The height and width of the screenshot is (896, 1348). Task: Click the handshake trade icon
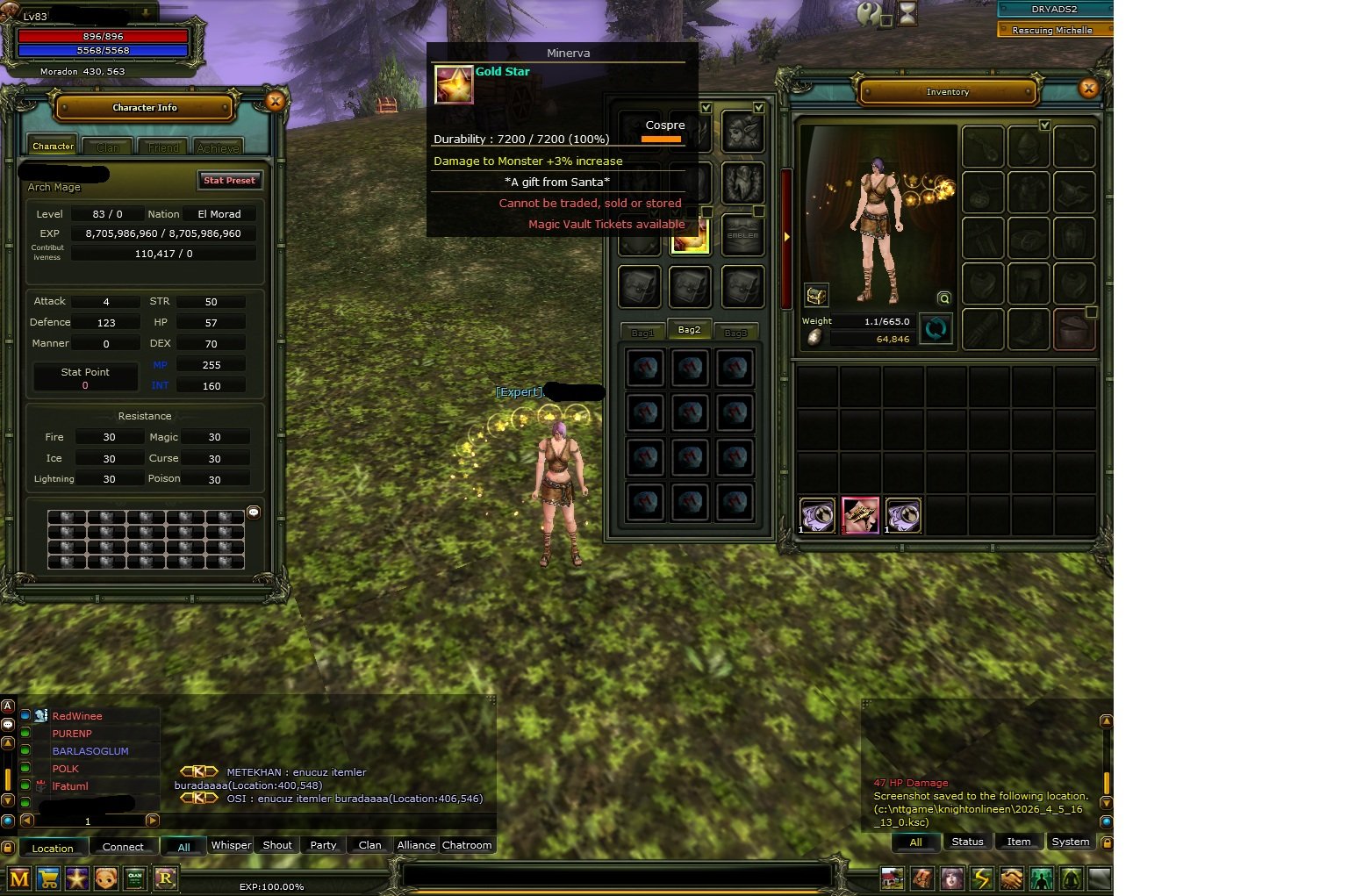tap(1011, 878)
